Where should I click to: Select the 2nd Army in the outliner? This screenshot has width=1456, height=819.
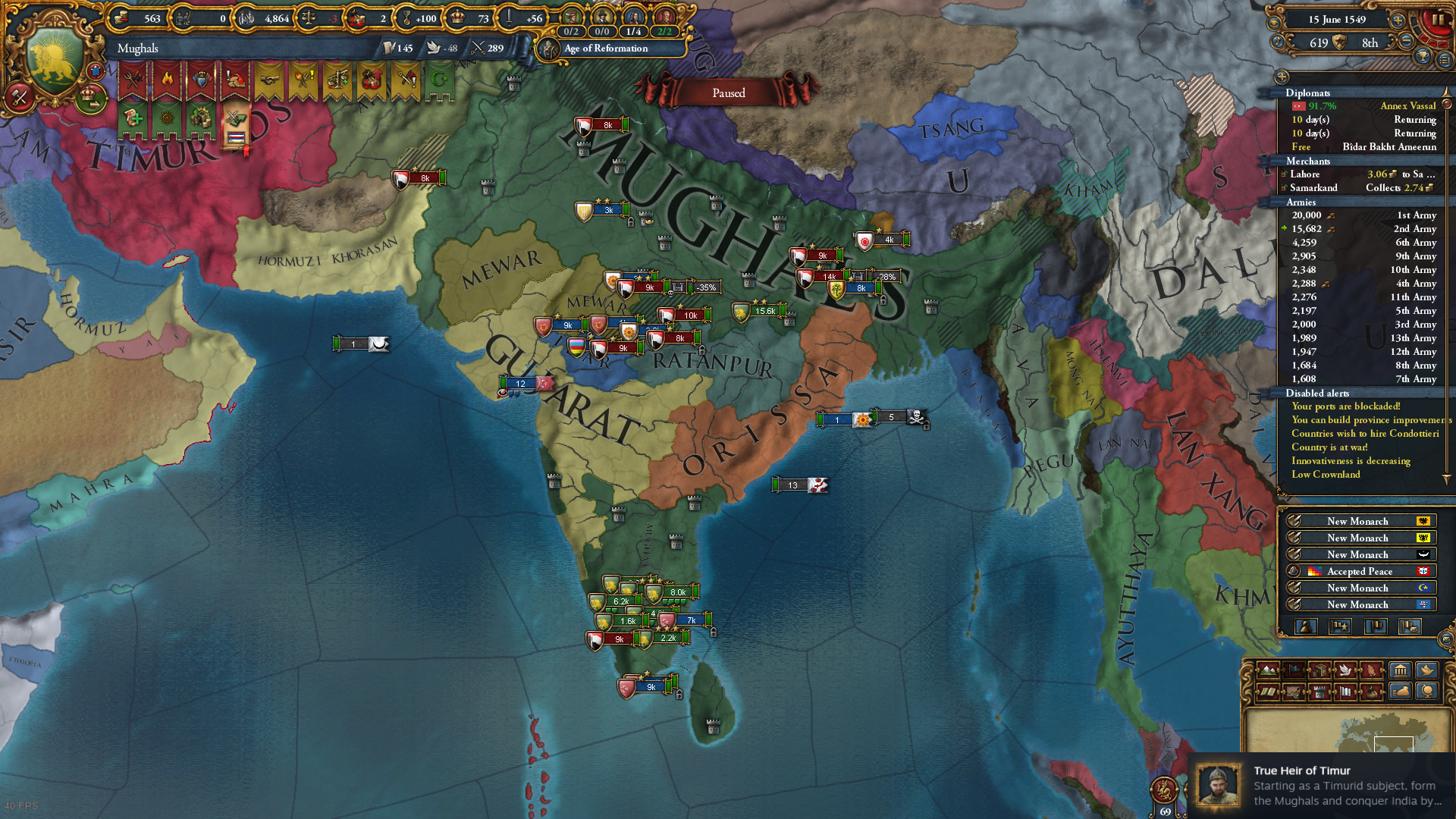coord(1363,229)
